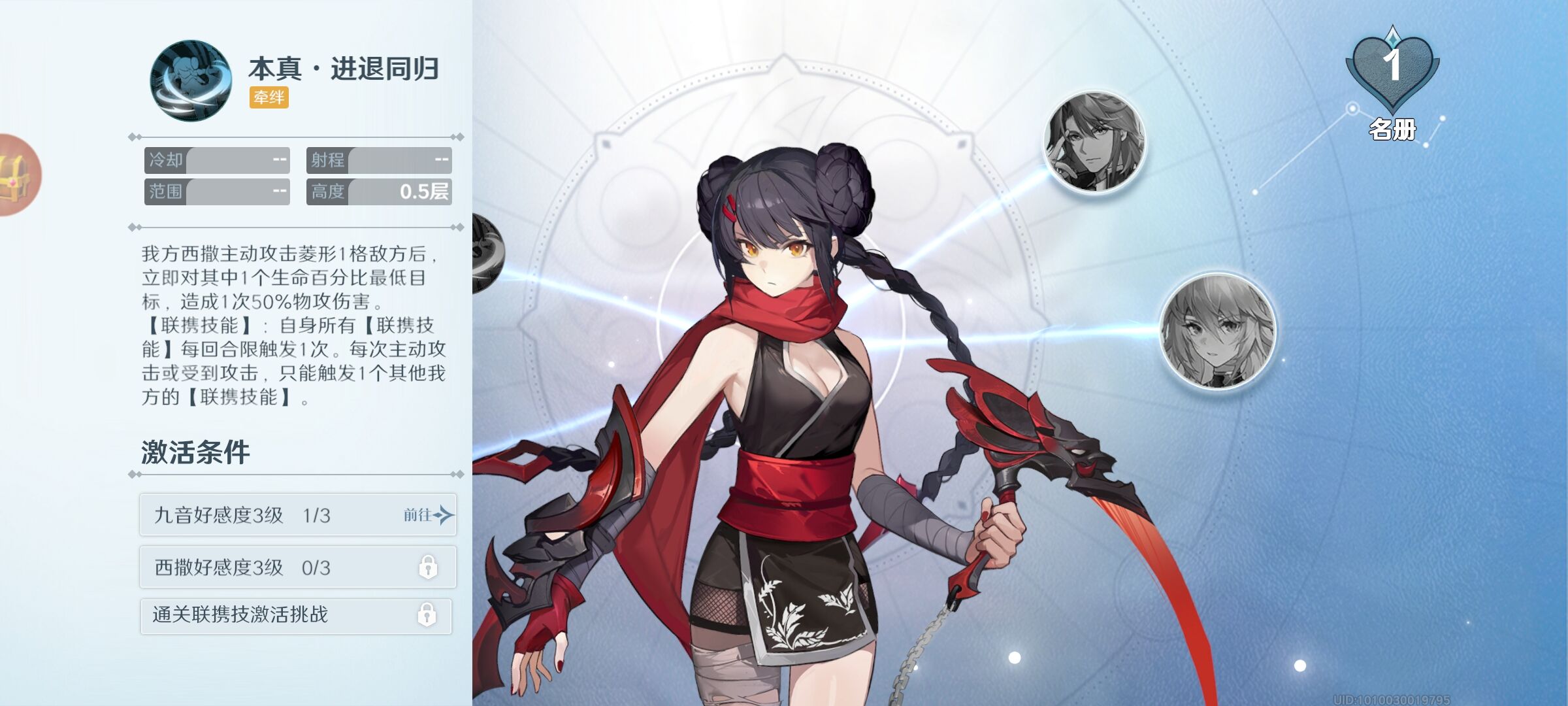
Task: Click the 通关联携技激活挑战 locked row
Action: tap(296, 616)
